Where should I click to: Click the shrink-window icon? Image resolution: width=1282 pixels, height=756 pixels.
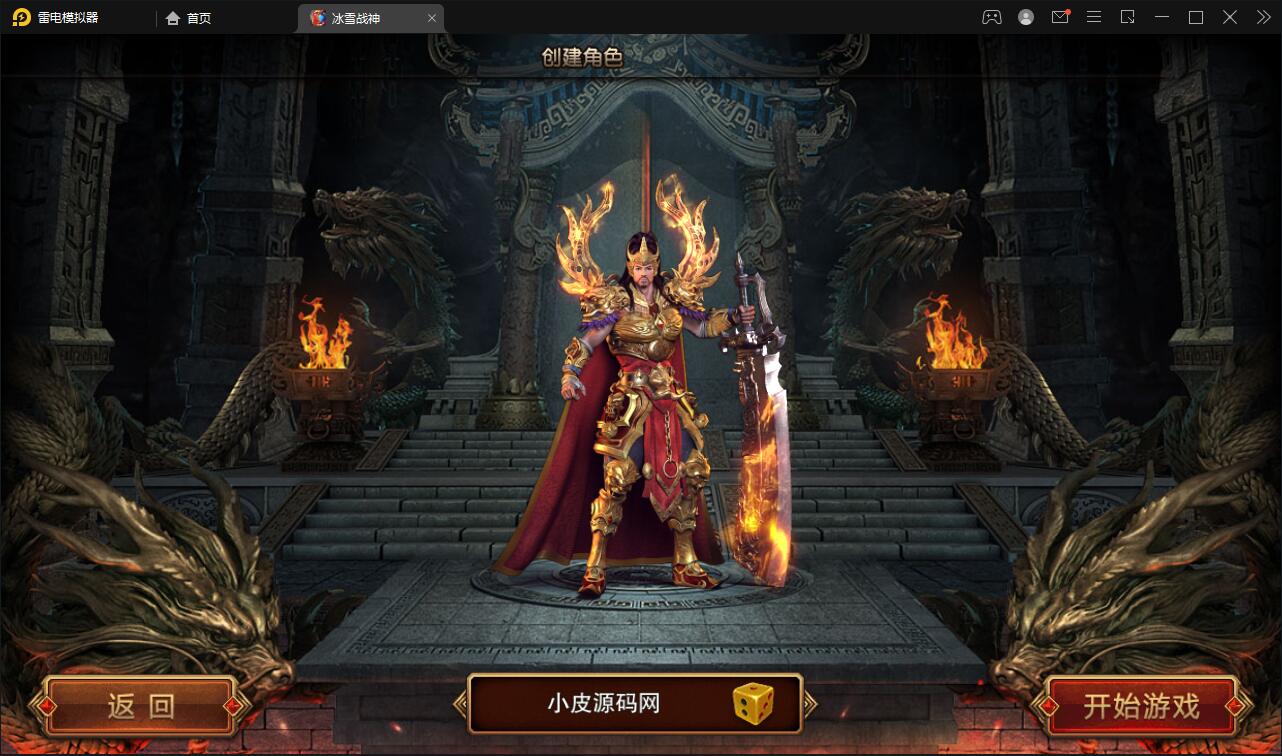[x=1128, y=17]
